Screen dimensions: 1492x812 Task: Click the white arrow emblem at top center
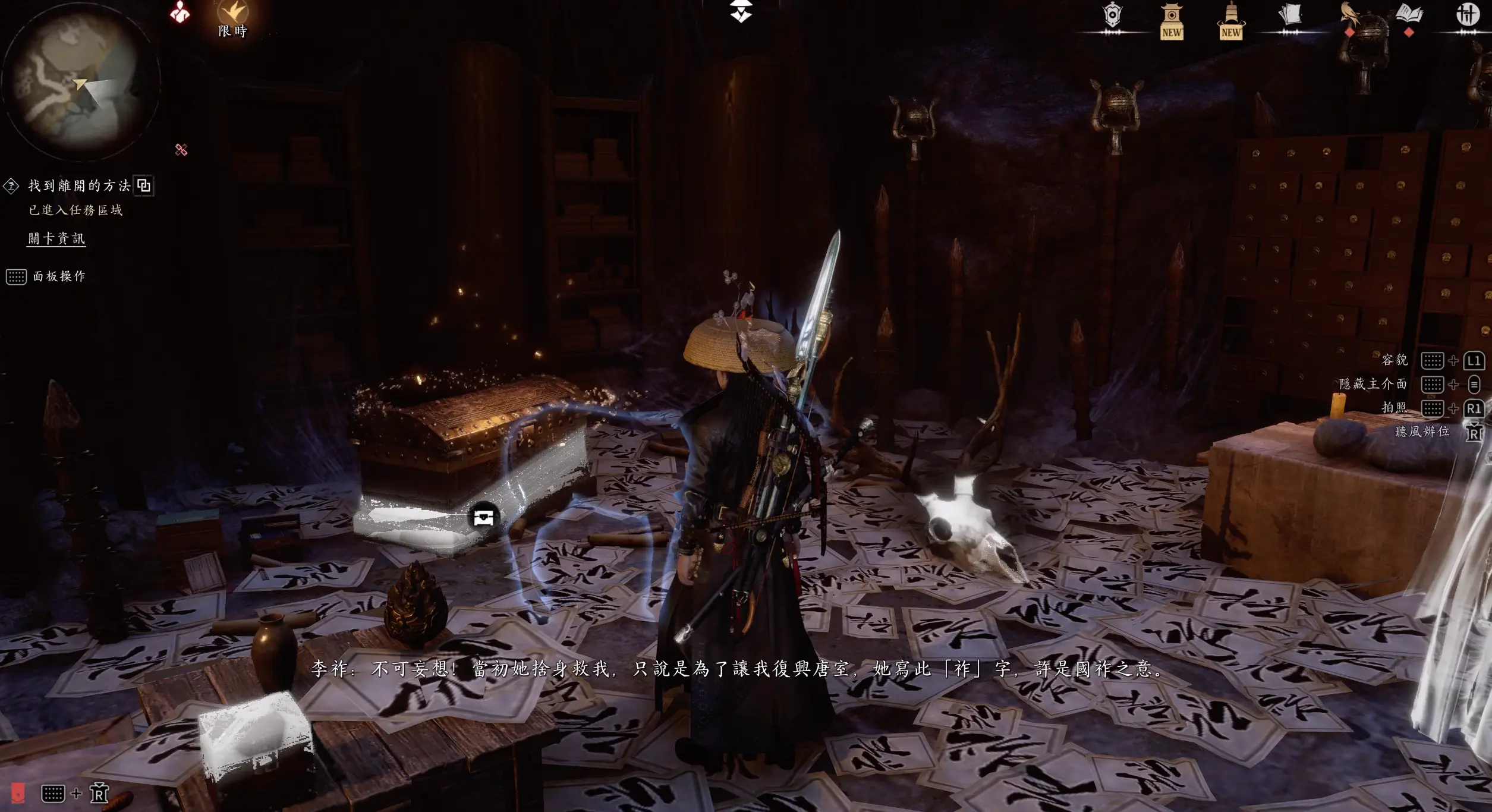click(741, 11)
